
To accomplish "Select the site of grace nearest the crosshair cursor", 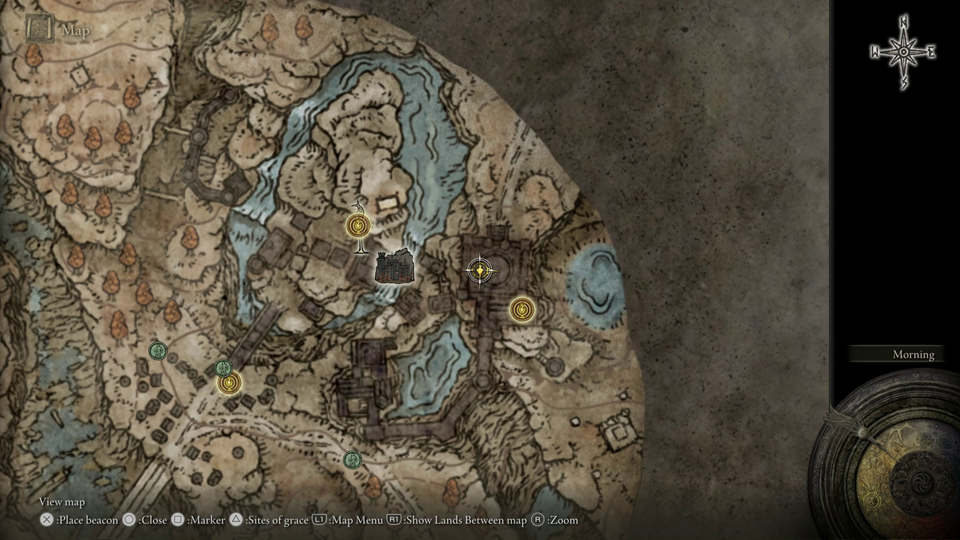I will (x=520, y=310).
